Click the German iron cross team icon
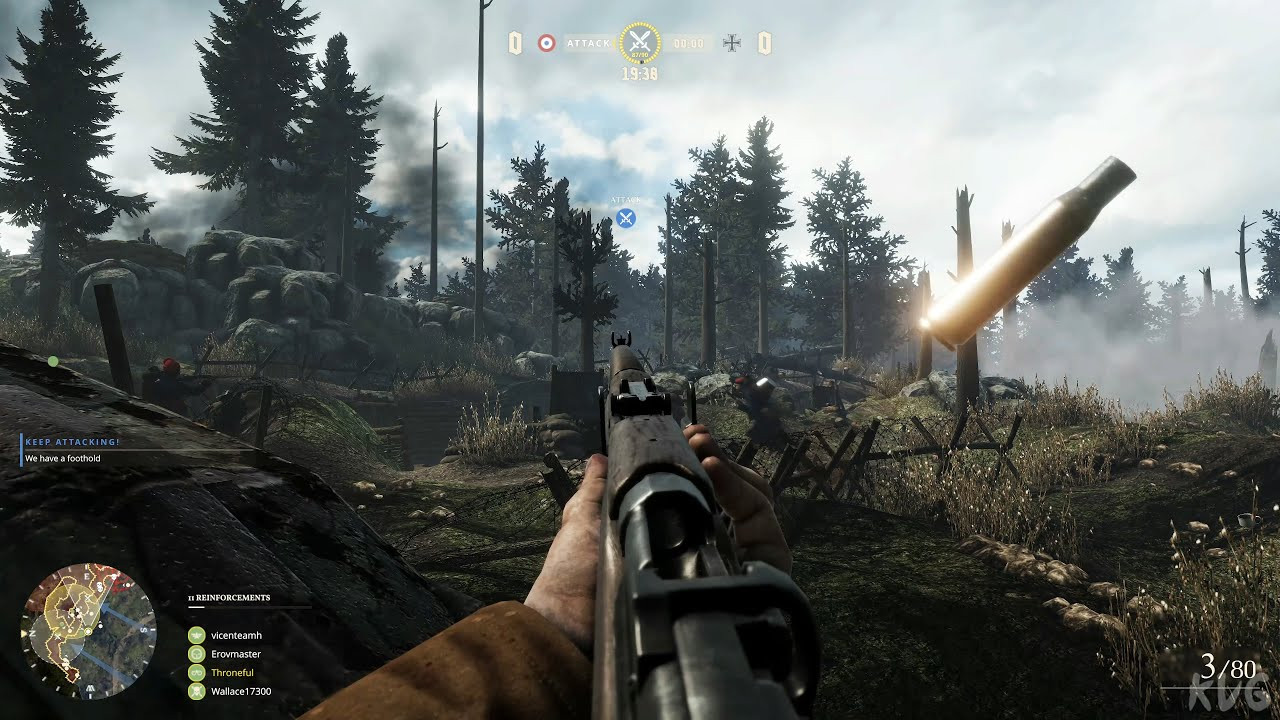 pos(732,43)
